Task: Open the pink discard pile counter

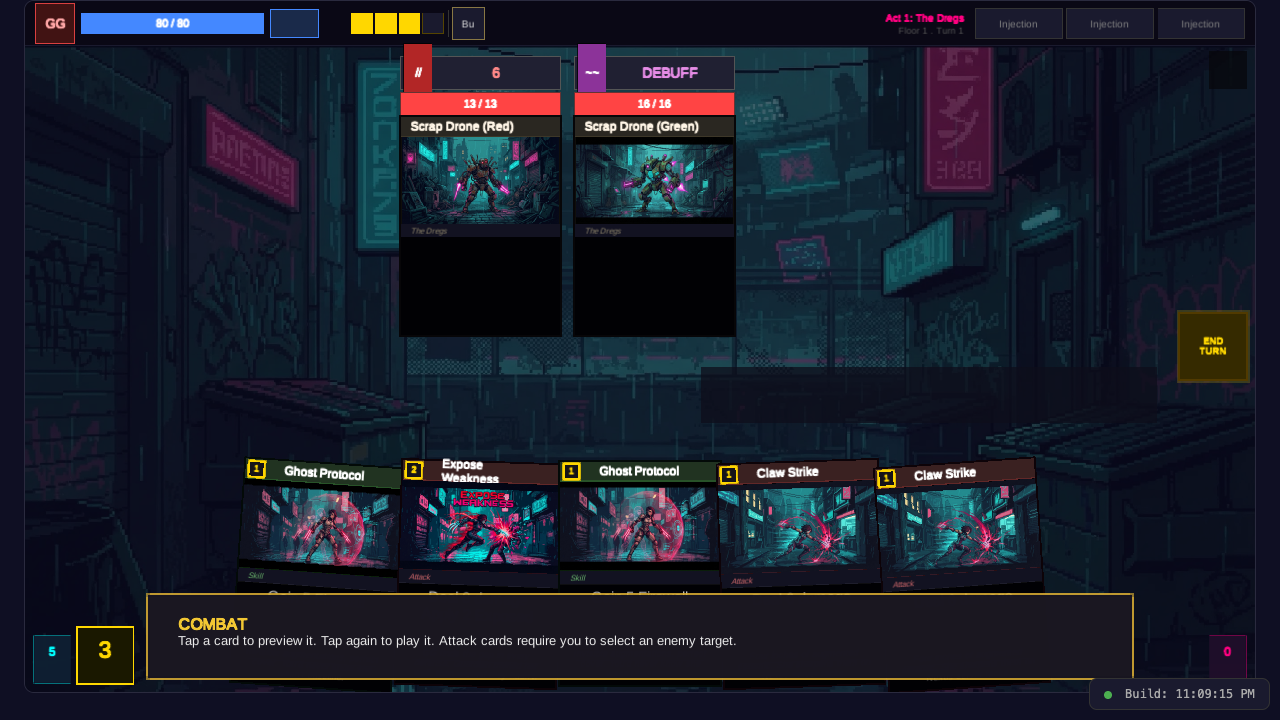Action: (x=1227, y=654)
